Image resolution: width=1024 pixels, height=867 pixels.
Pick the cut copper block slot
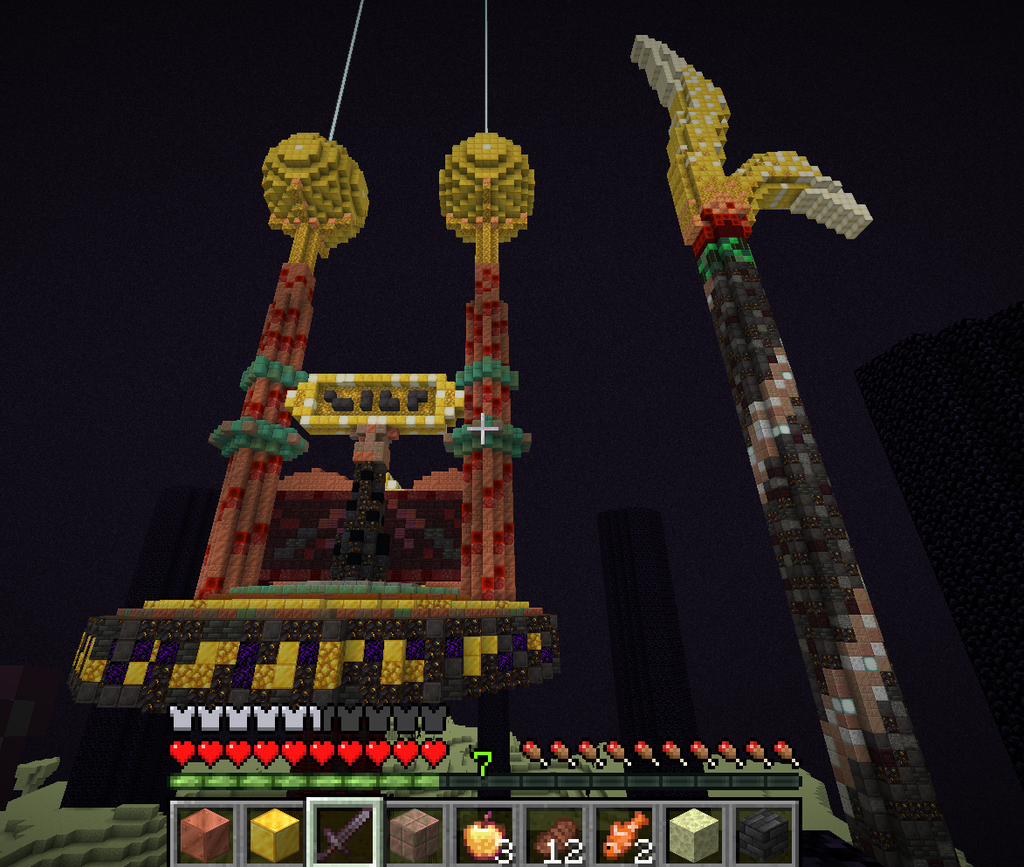[415, 834]
